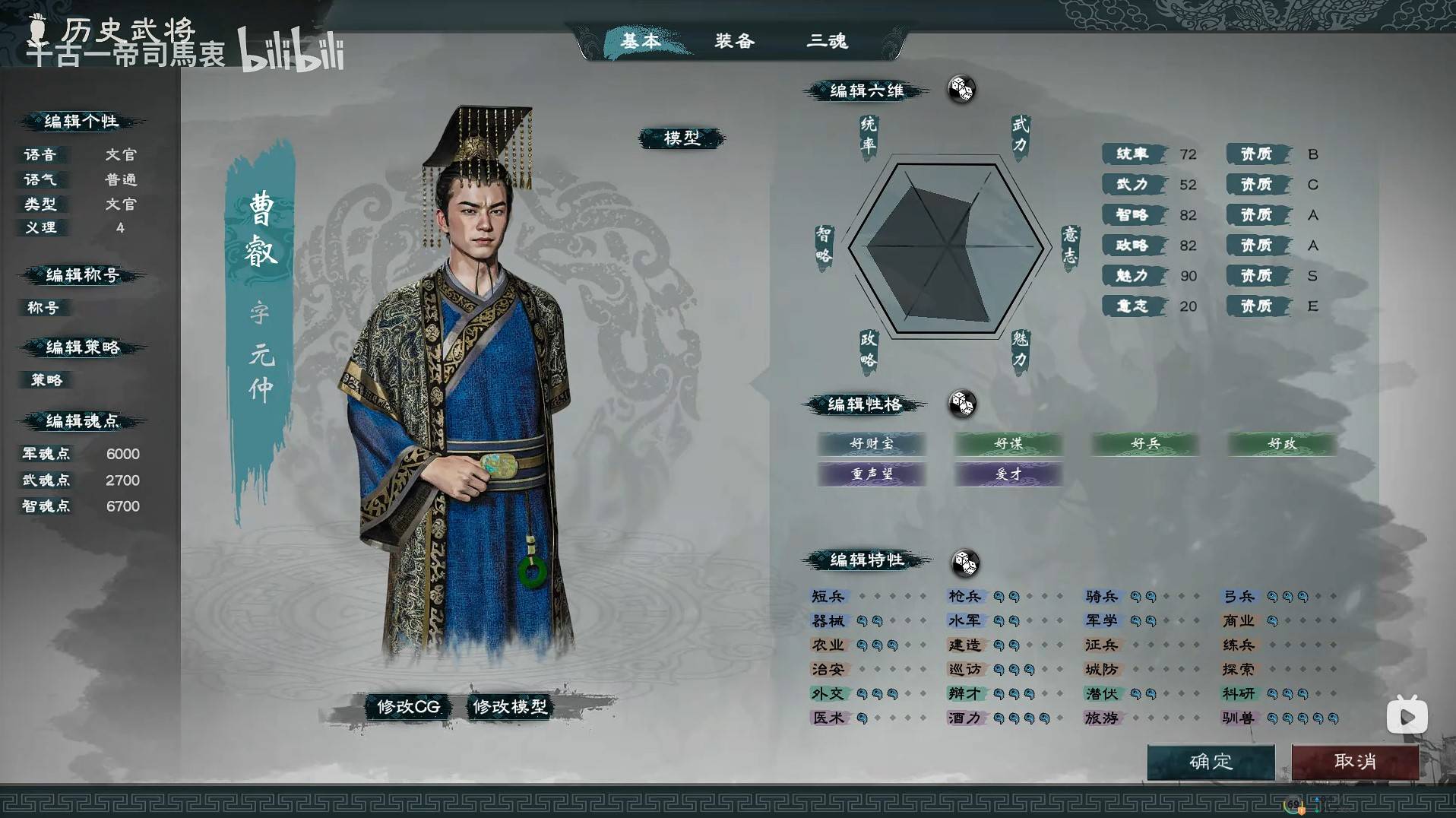The height and width of the screenshot is (818, 1456).
Task: Switch to the 装备 tab
Action: coord(735,42)
